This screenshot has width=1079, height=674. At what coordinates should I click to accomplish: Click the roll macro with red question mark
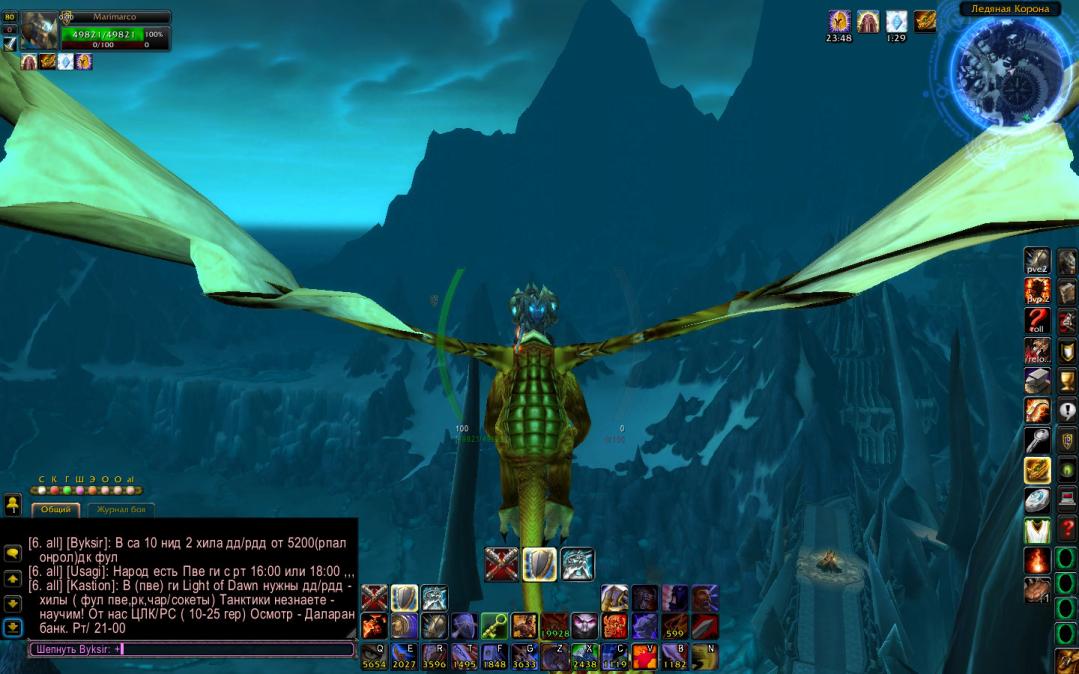[1037, 321]
